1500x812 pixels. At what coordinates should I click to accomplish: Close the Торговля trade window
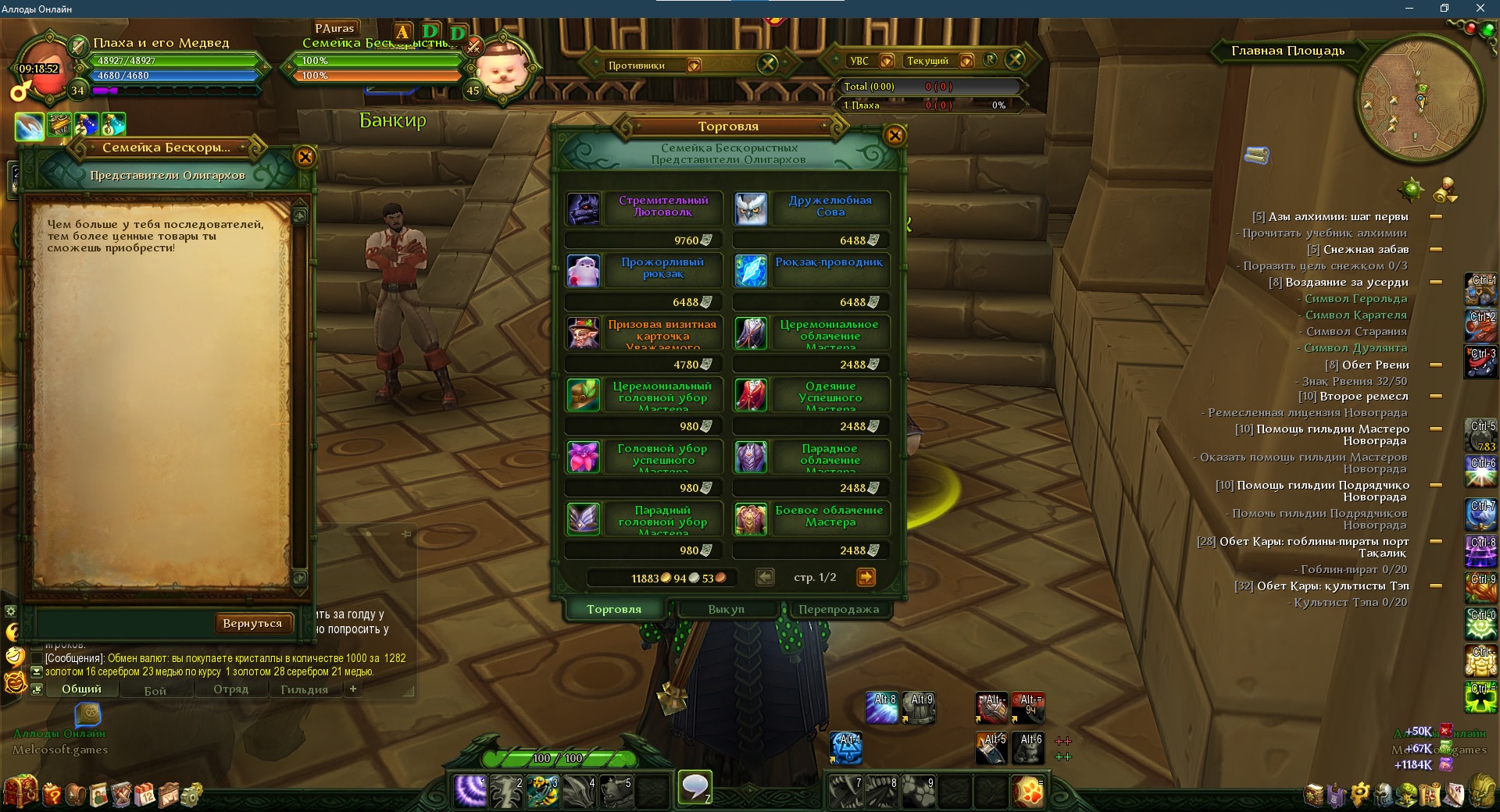click(x=895, y=136)
